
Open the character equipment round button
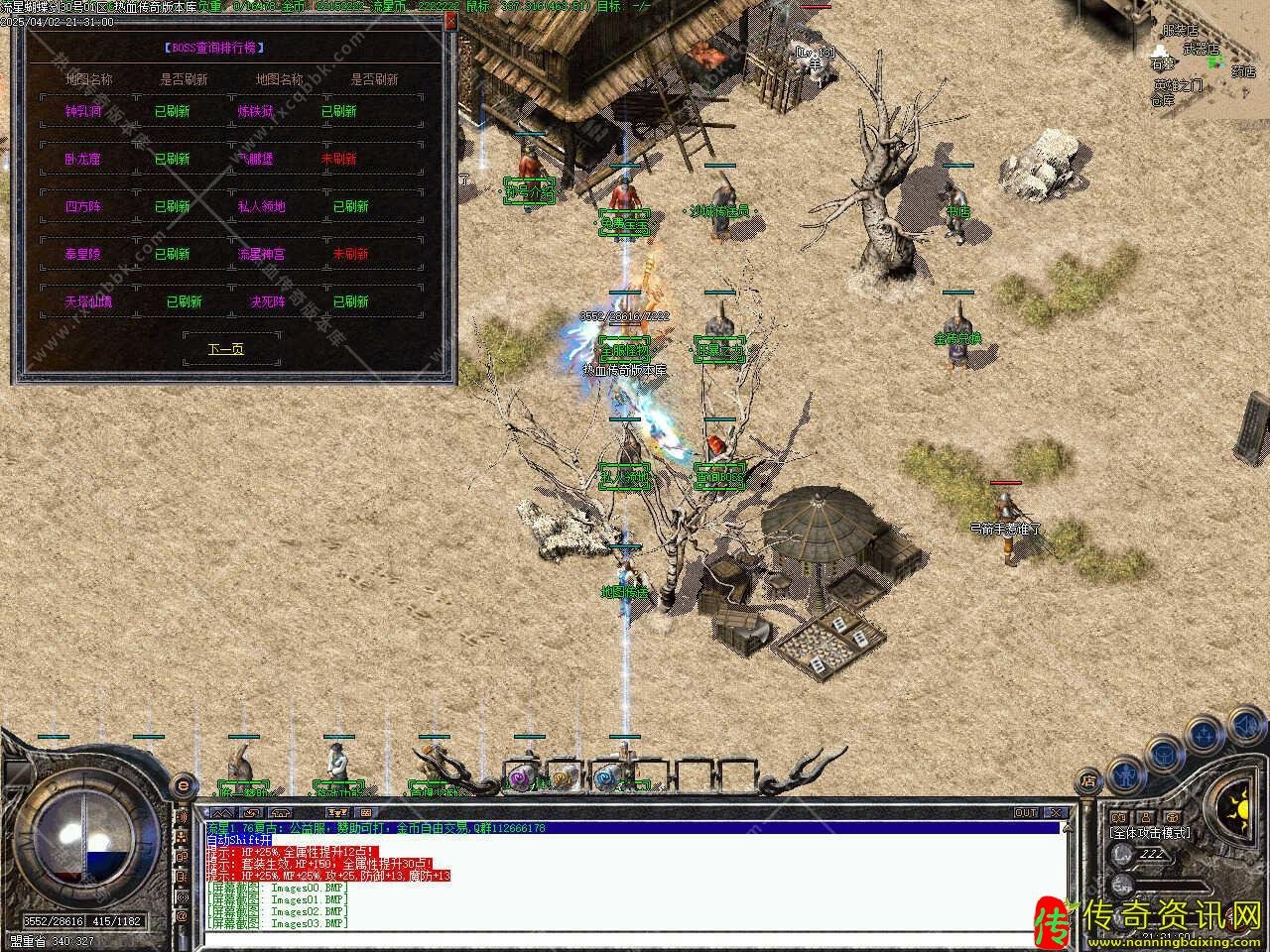1125,771
